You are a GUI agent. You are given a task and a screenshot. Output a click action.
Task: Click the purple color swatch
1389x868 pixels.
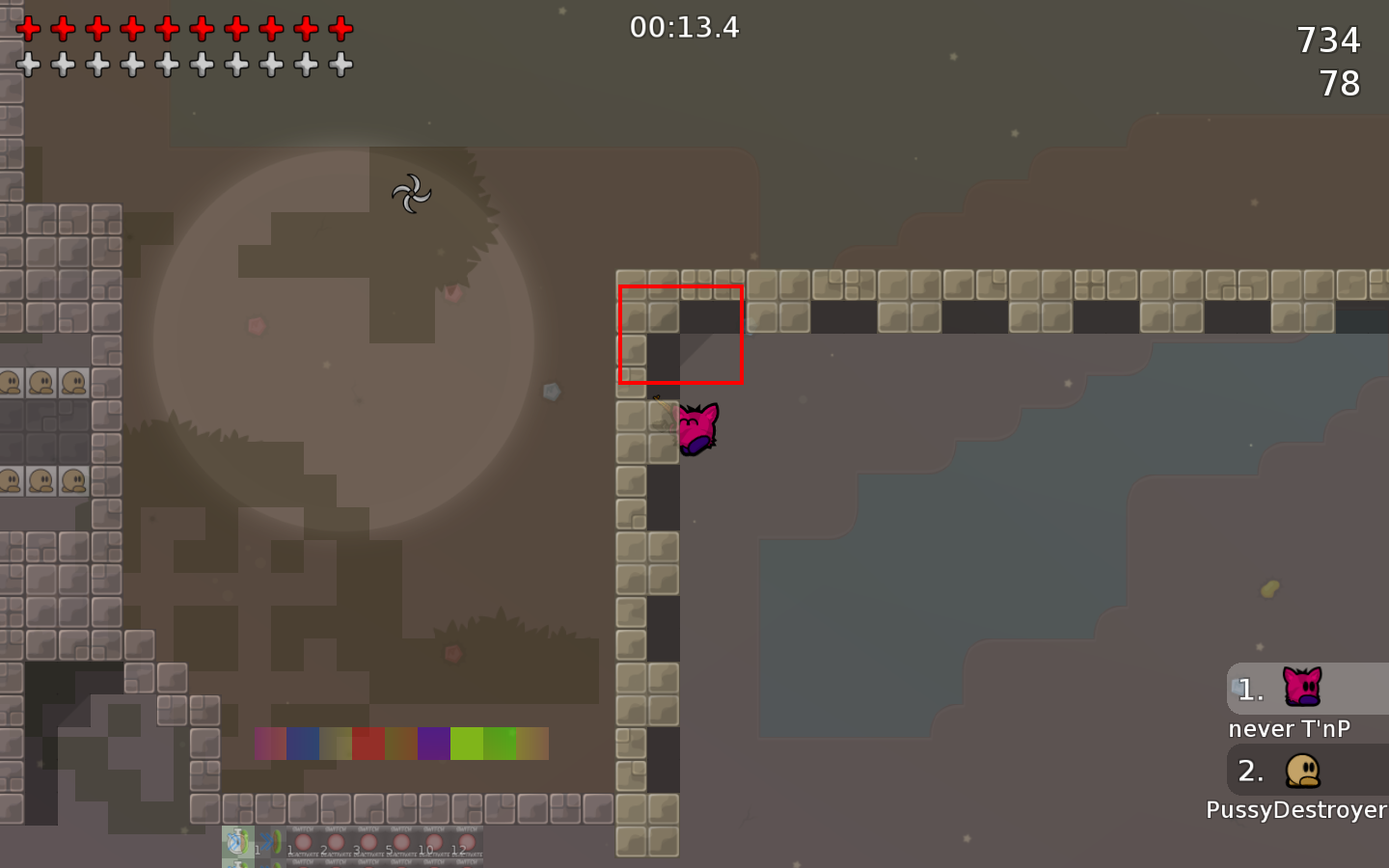(431, 743)
